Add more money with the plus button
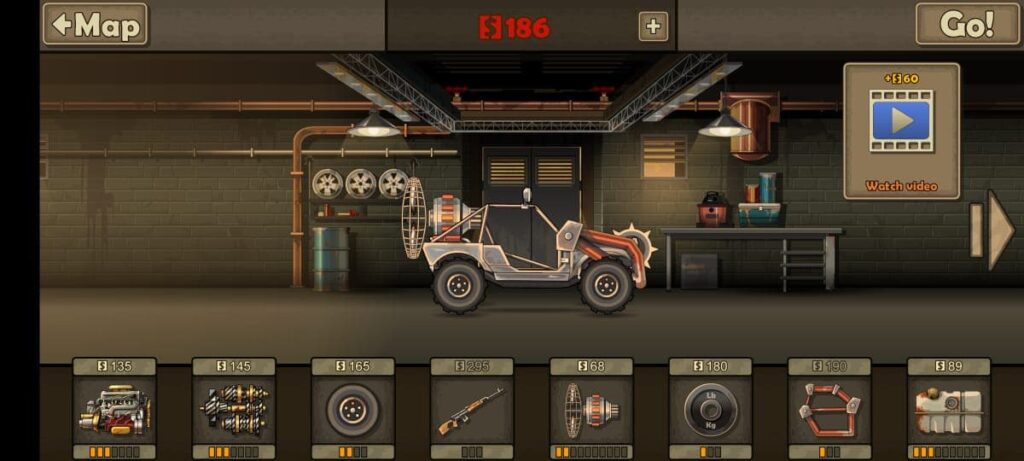The image size is (1024, 461). click(653, 27)
